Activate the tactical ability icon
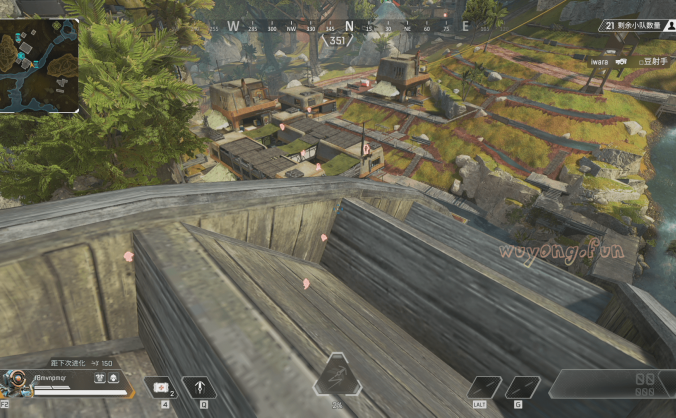Screen dimensions: 676x418 pos(201,386)
